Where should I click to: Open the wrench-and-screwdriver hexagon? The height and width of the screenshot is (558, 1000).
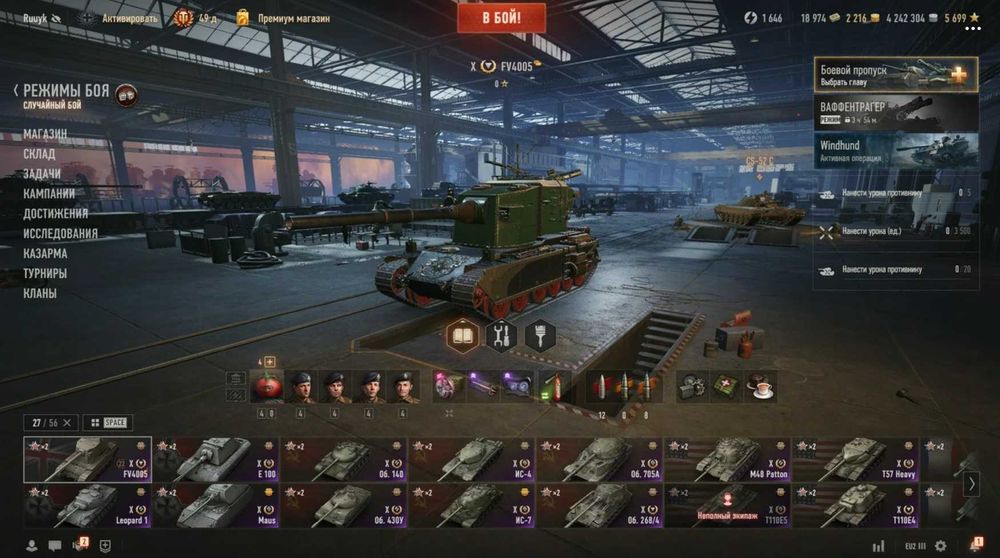tap(500, 337)
